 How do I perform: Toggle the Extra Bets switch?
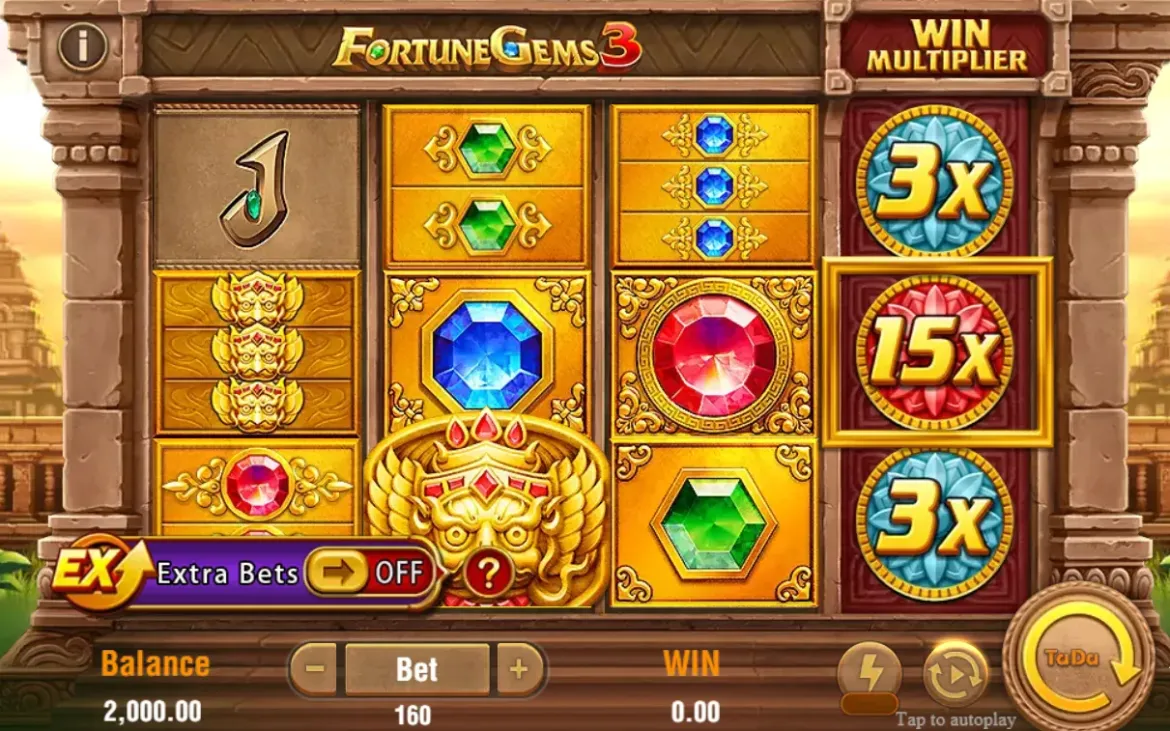pyautogui.click(x=369, y=572)
